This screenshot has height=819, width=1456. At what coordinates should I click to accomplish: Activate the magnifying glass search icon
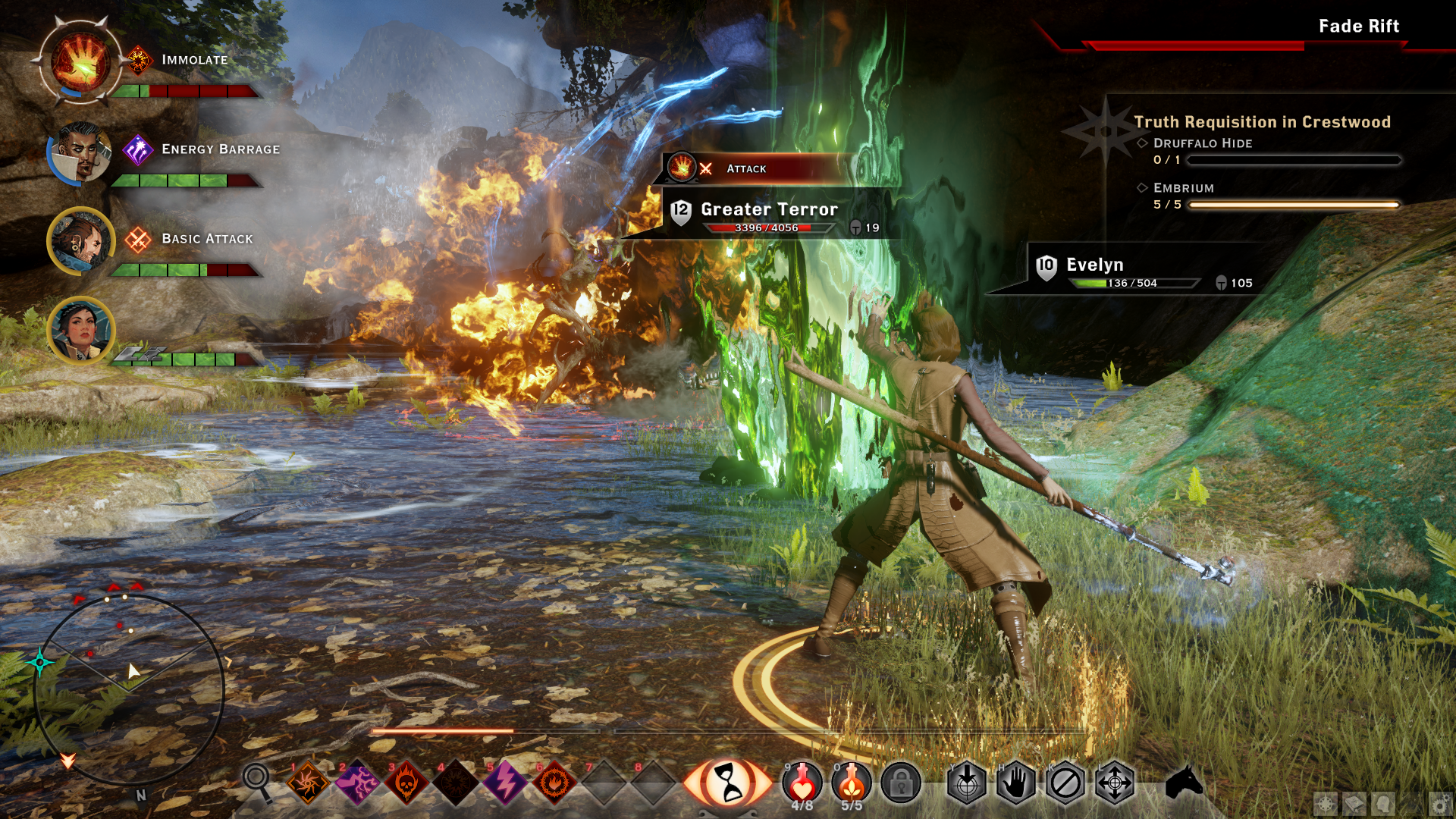[257, 780]
